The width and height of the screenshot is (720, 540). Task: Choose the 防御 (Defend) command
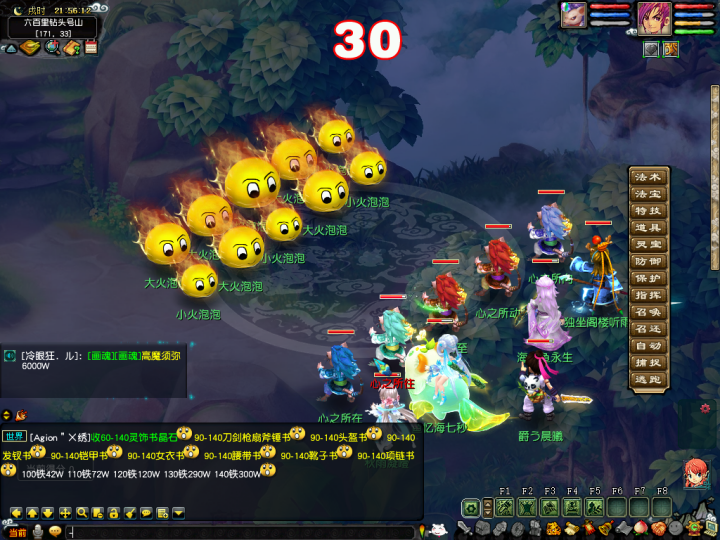(x=648, y=261)
